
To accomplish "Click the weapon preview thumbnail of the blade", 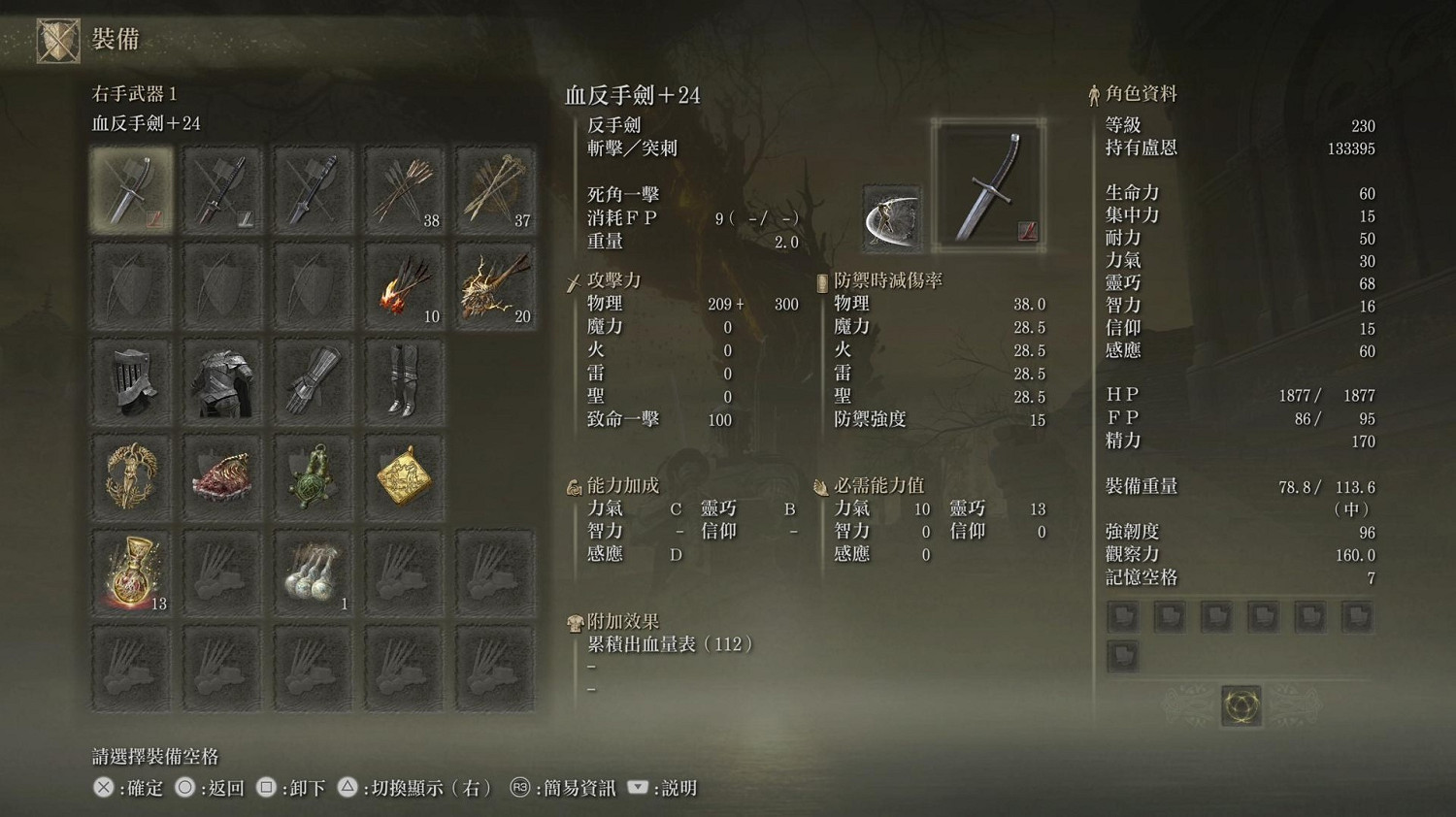I will (x=988, y=184).
